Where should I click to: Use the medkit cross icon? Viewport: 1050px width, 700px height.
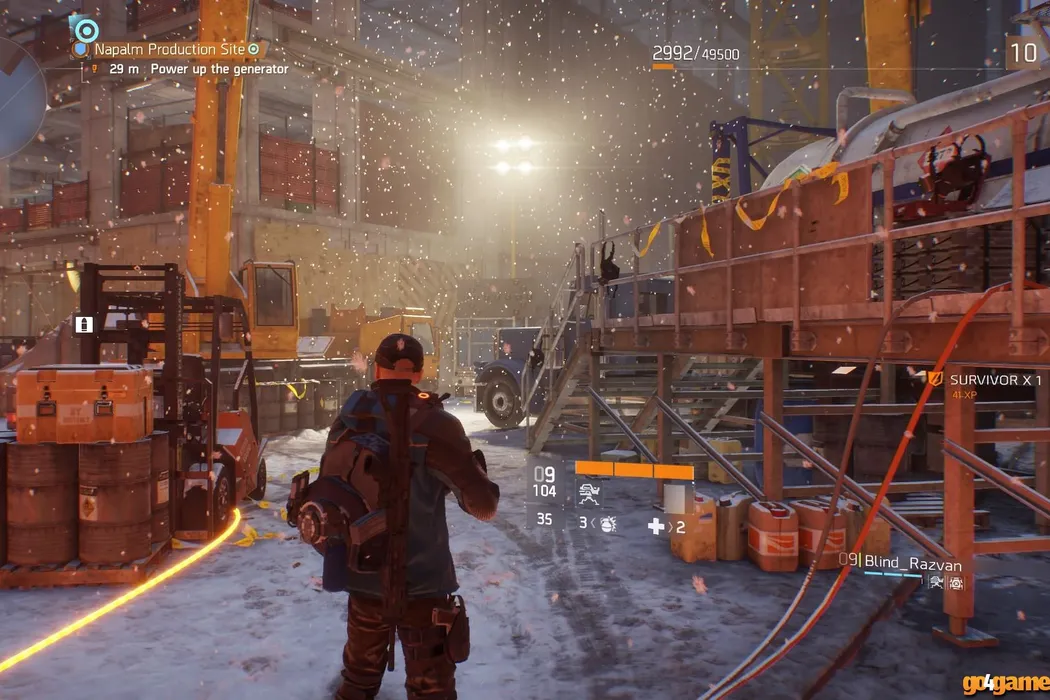(x=656, y=526)
